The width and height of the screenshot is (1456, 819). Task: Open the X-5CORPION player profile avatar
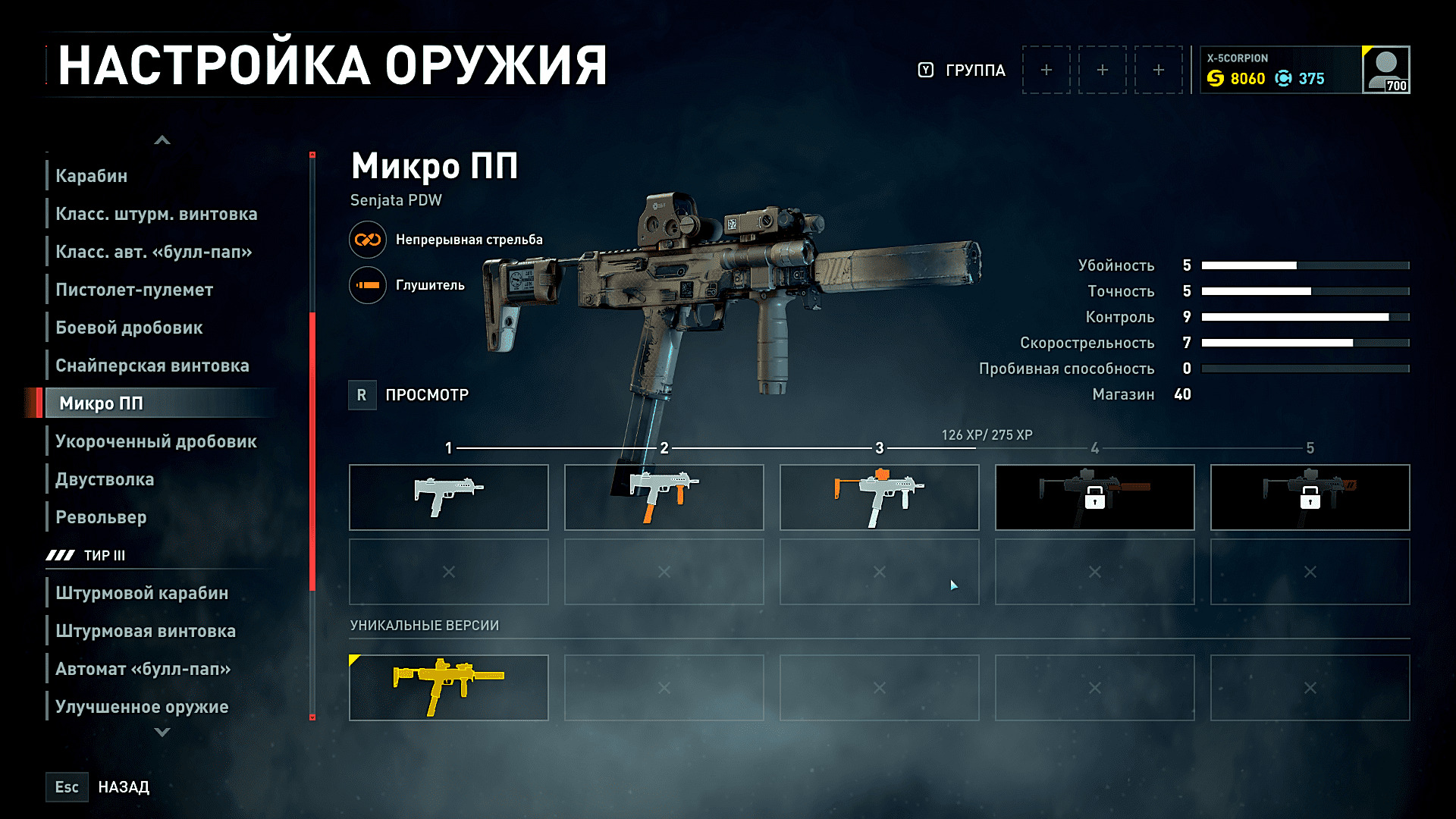1385,70
